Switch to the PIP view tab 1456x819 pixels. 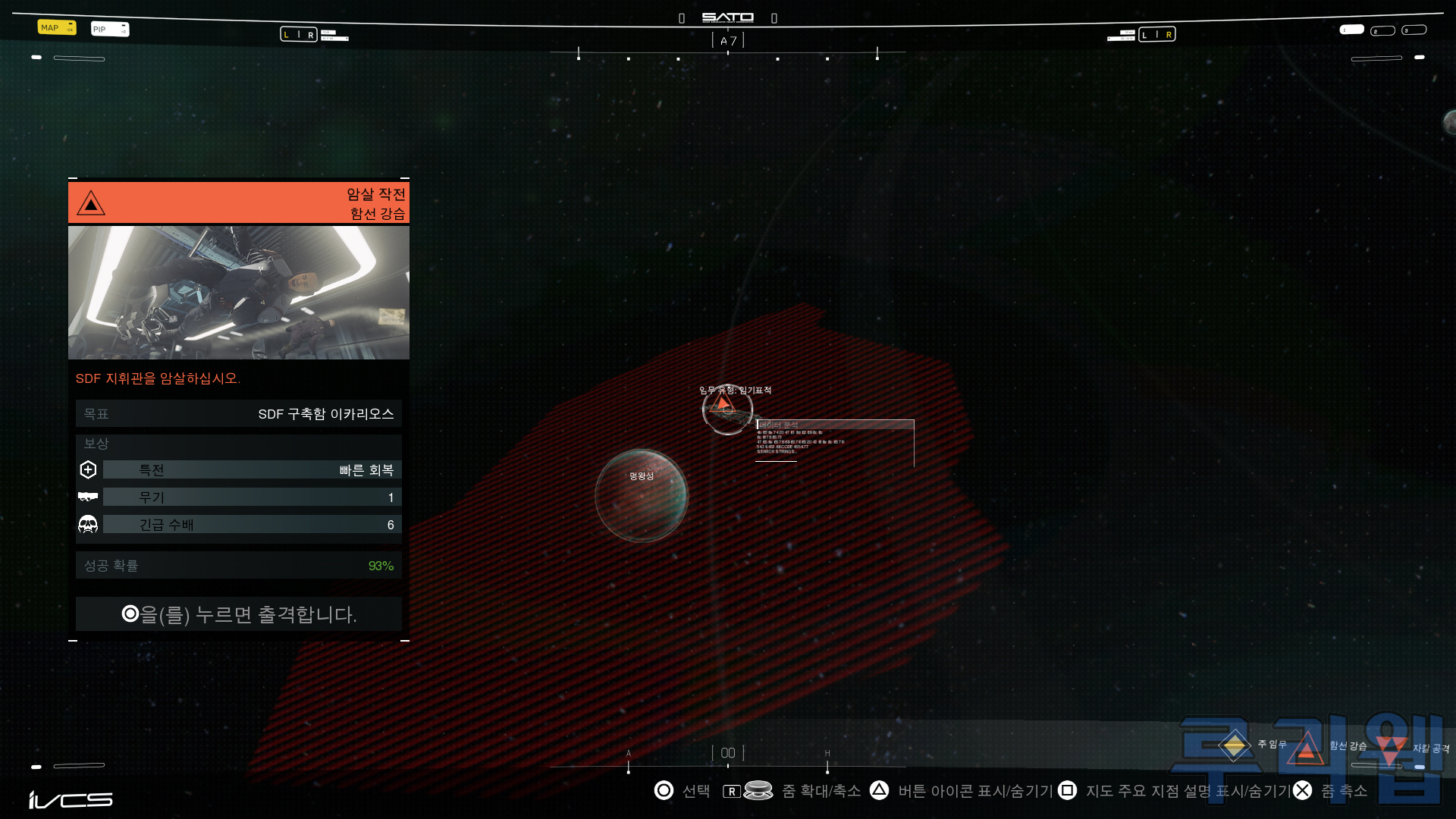click(109, 30)
